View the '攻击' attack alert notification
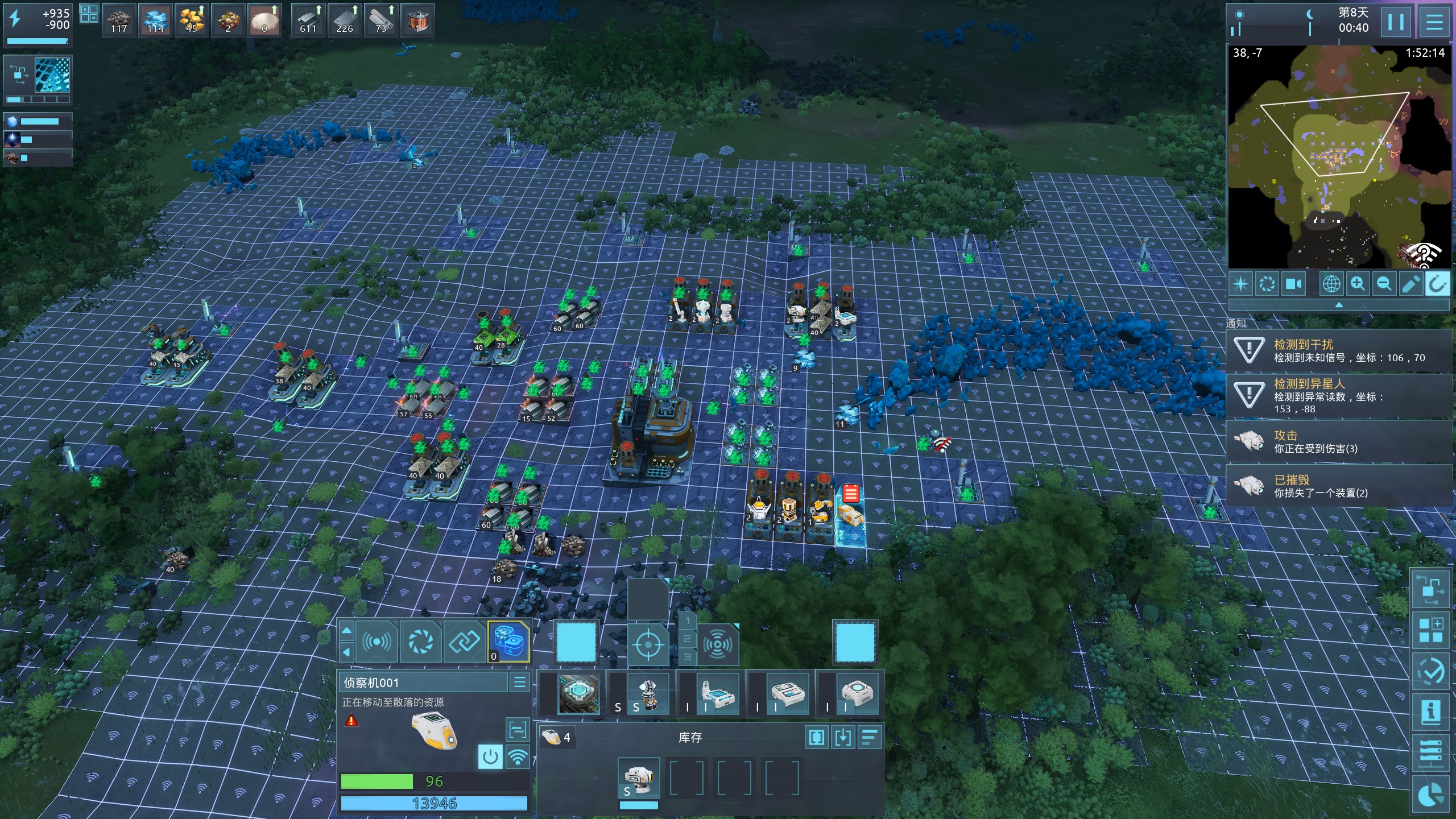This screenshot has height=819, width=1456. click(x=1339, y=441)
